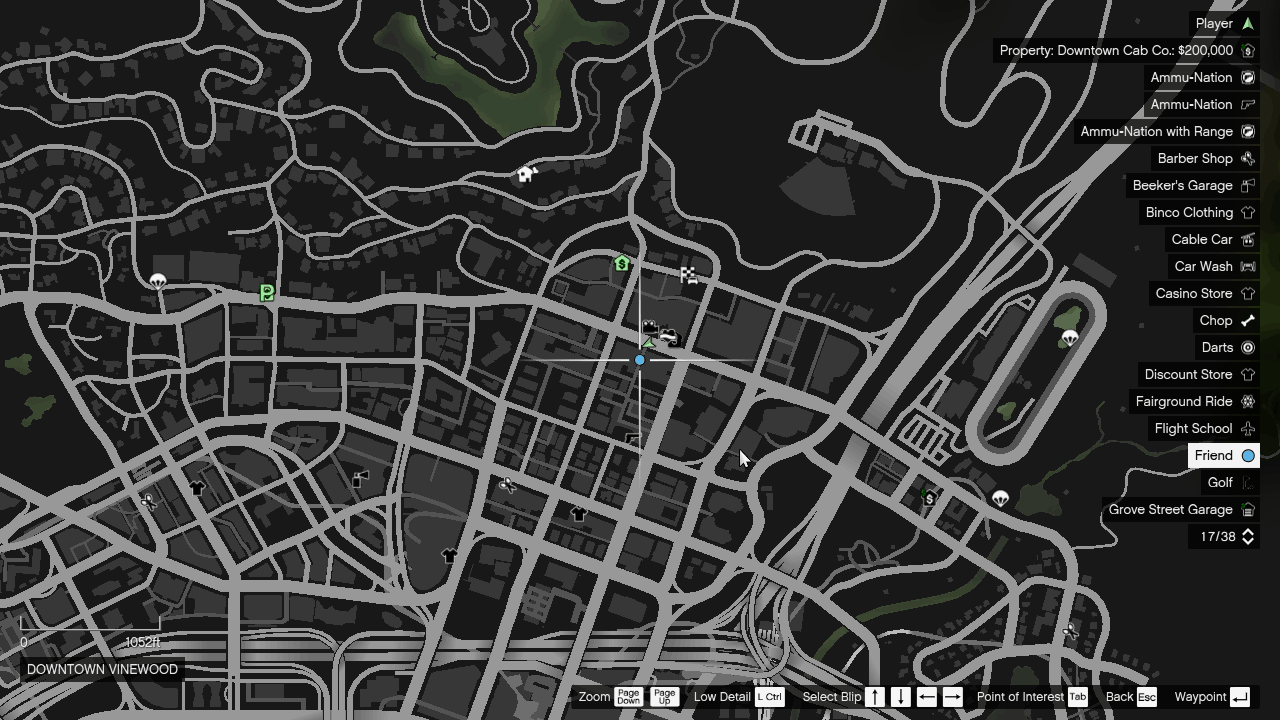The height and width of the screenshot is (720, 1280).
Task: Click the Darts target icon in the legend
Action: (1246, 347)
